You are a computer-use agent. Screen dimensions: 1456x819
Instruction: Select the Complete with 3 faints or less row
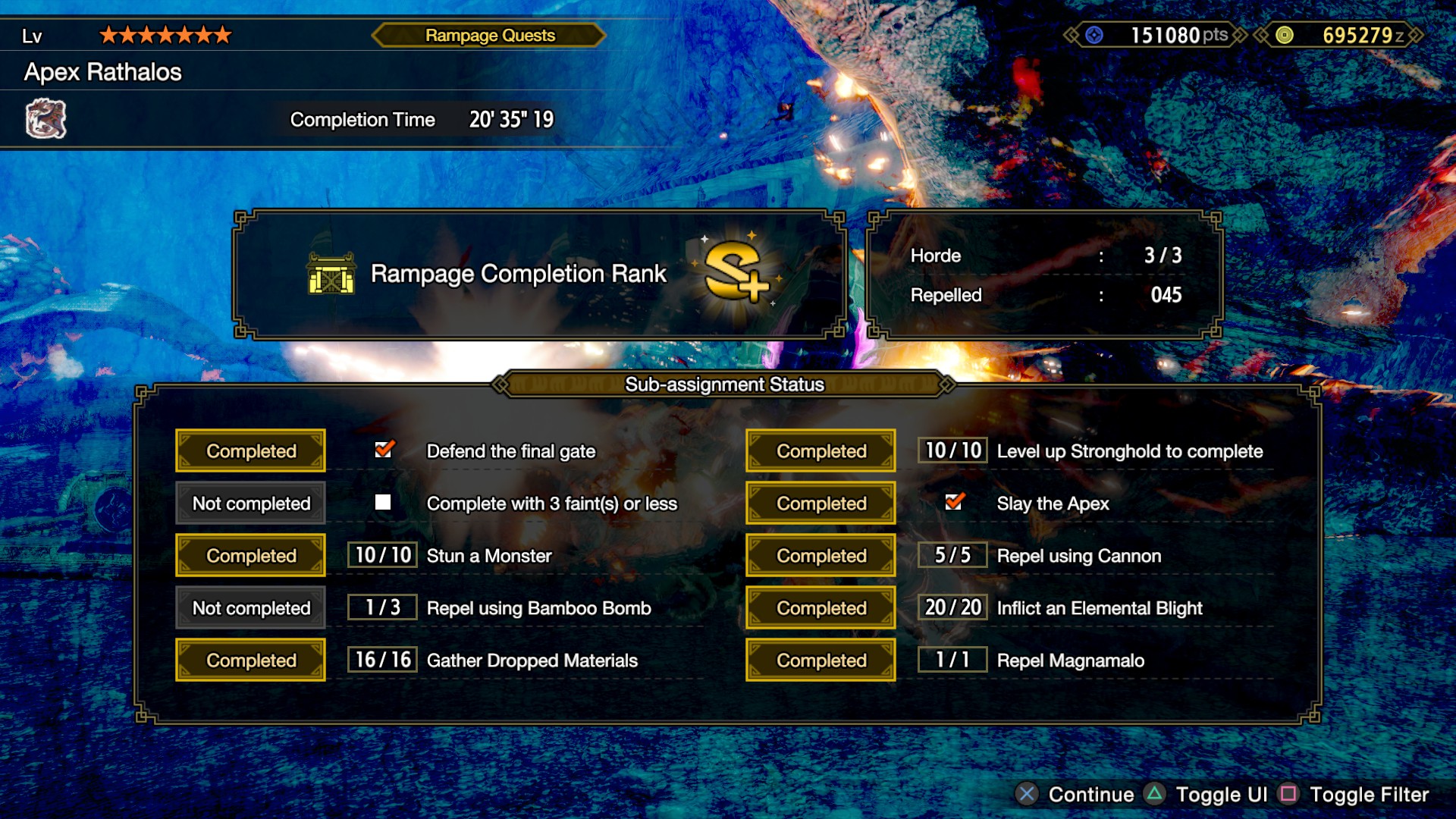[551, 504]
